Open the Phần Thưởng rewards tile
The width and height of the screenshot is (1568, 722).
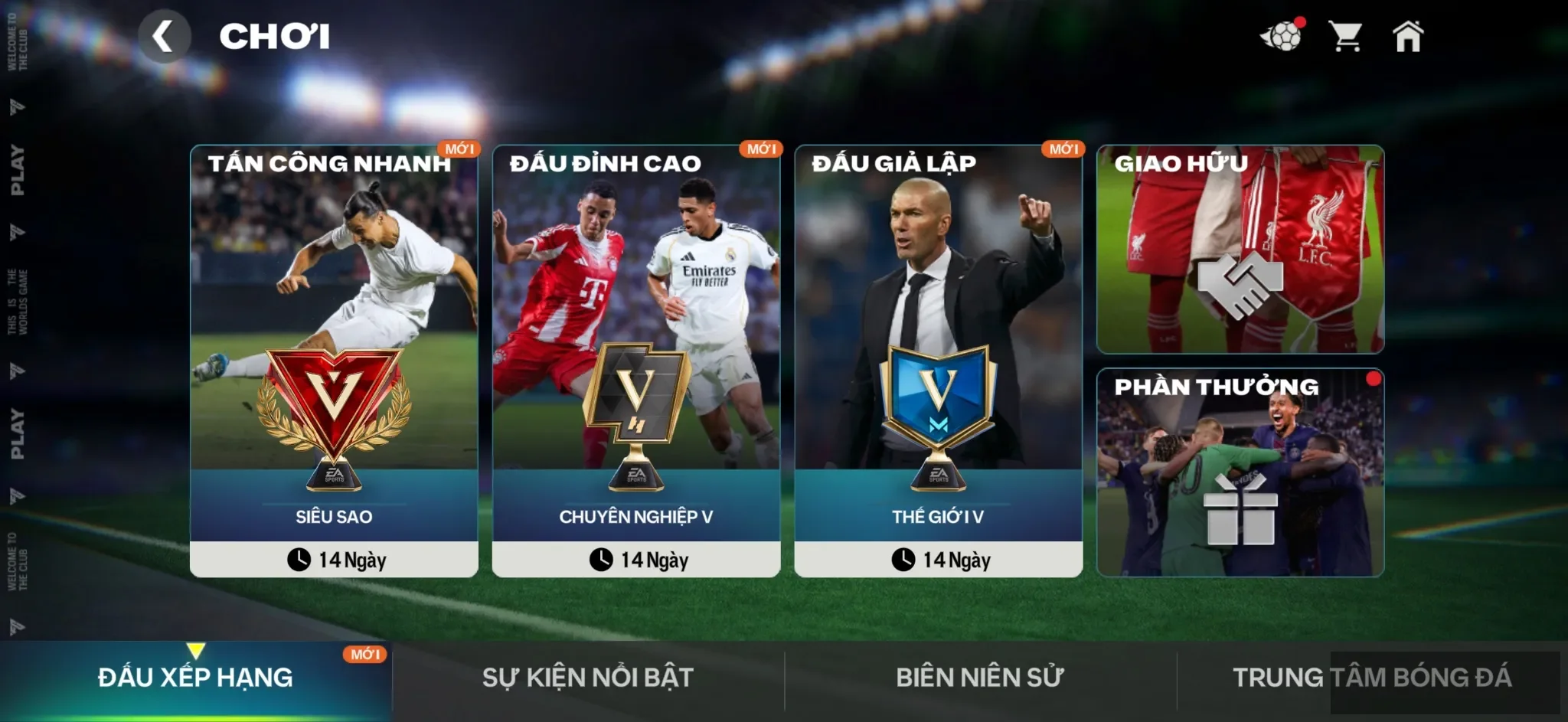[x=1240, y=472]
